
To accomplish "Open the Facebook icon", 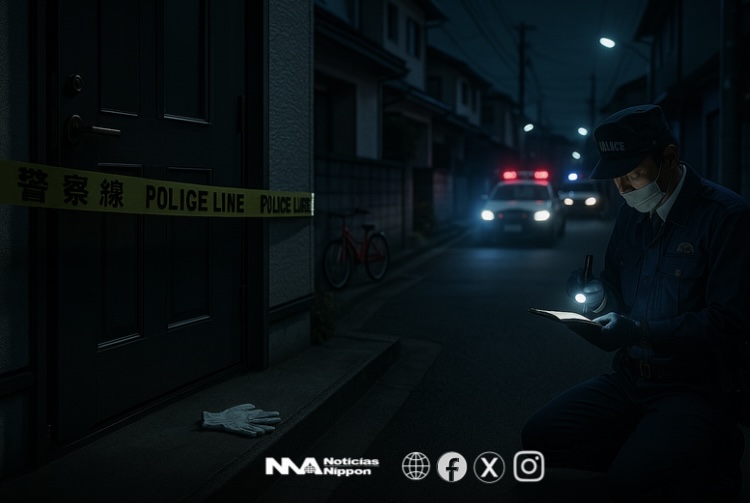I will (x=452, y=466).
